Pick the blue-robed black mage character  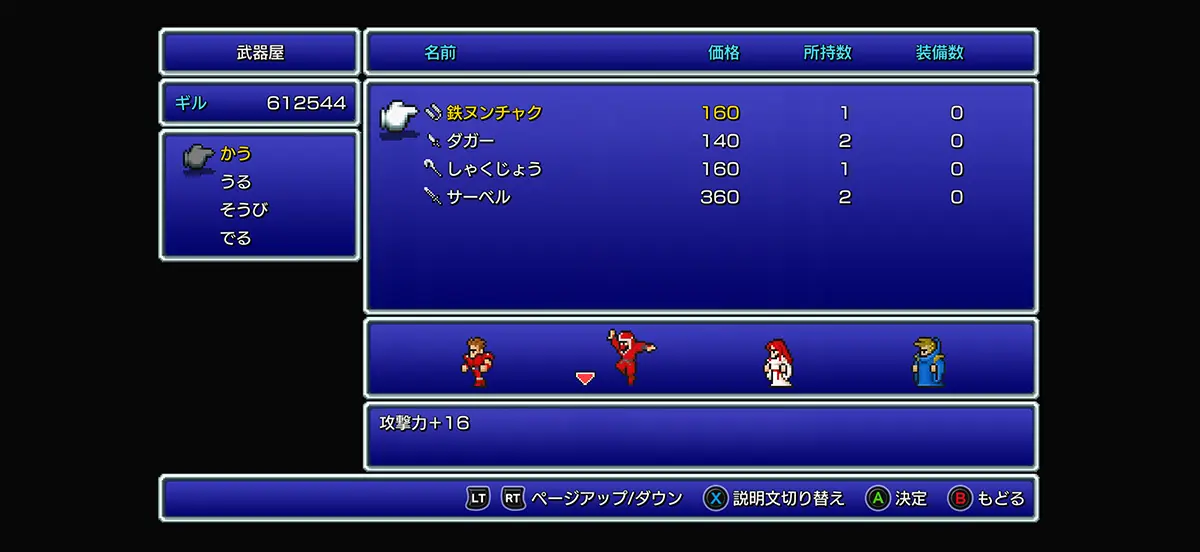point(927,361)
